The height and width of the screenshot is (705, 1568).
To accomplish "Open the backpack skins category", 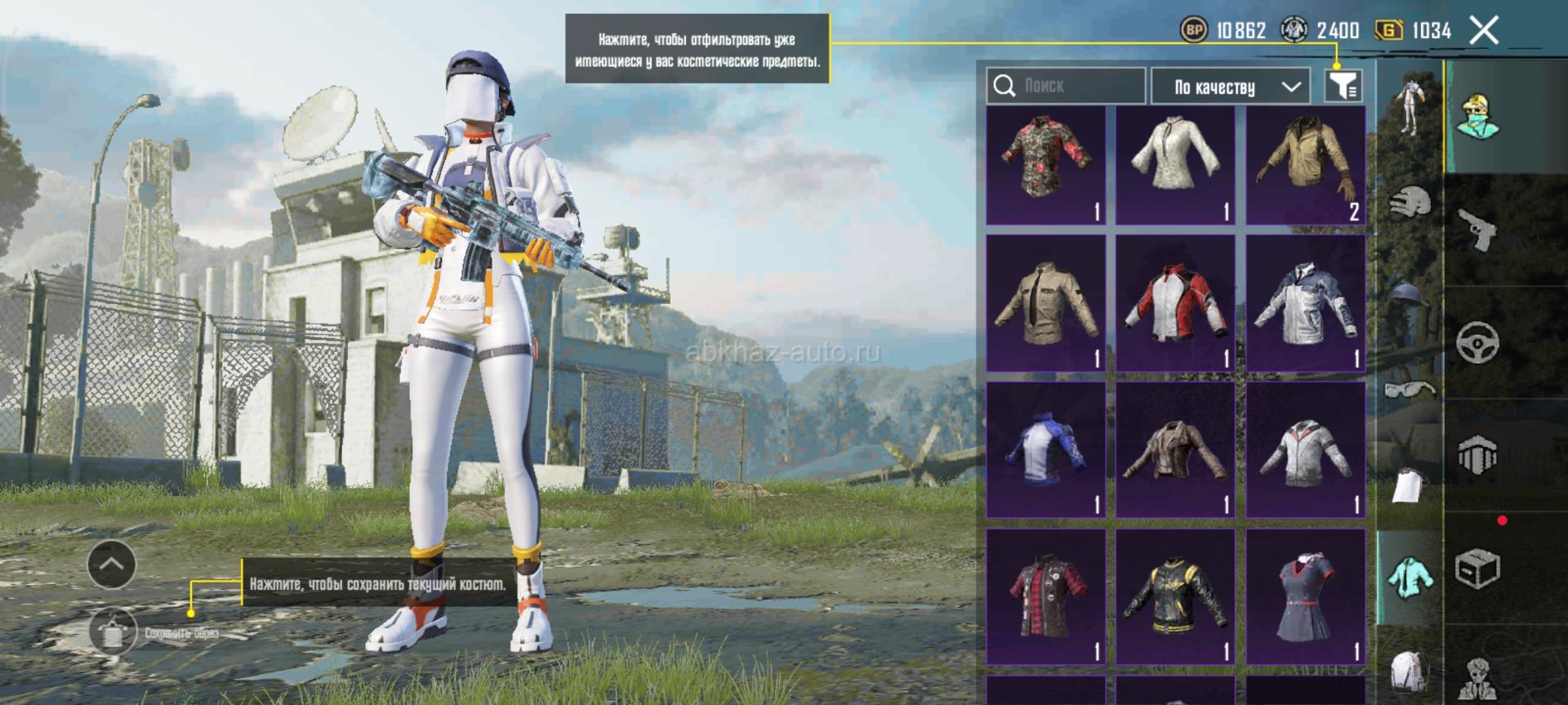I will pos(1410,672).
